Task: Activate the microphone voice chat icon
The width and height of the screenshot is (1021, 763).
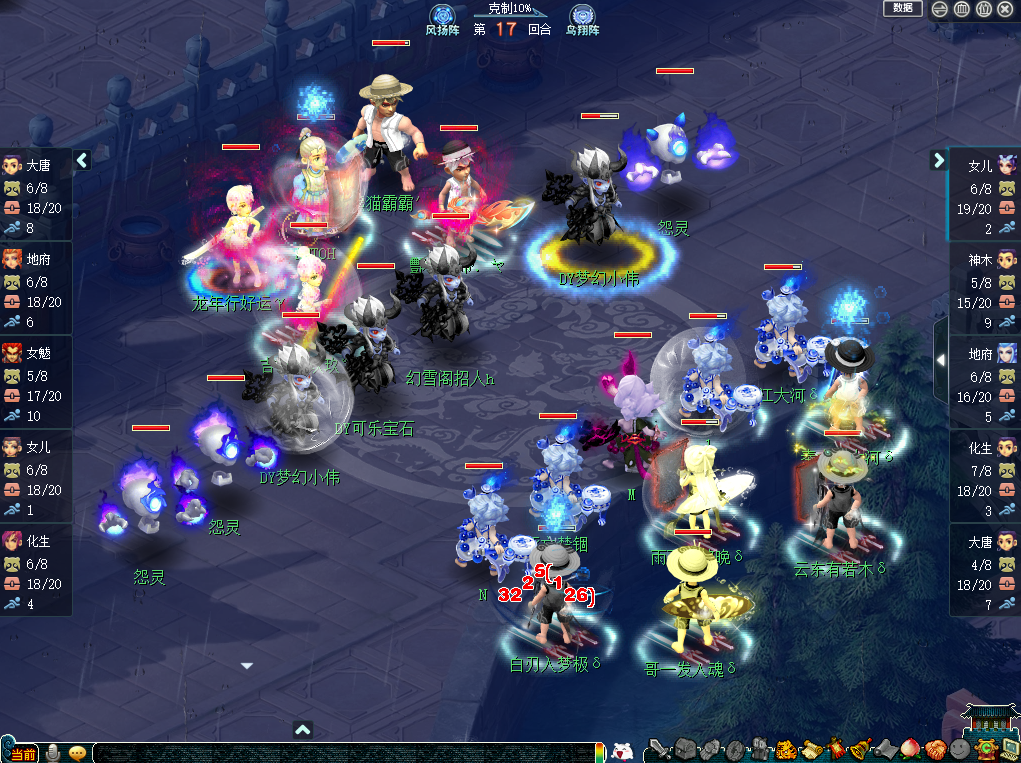Action: 53,752
